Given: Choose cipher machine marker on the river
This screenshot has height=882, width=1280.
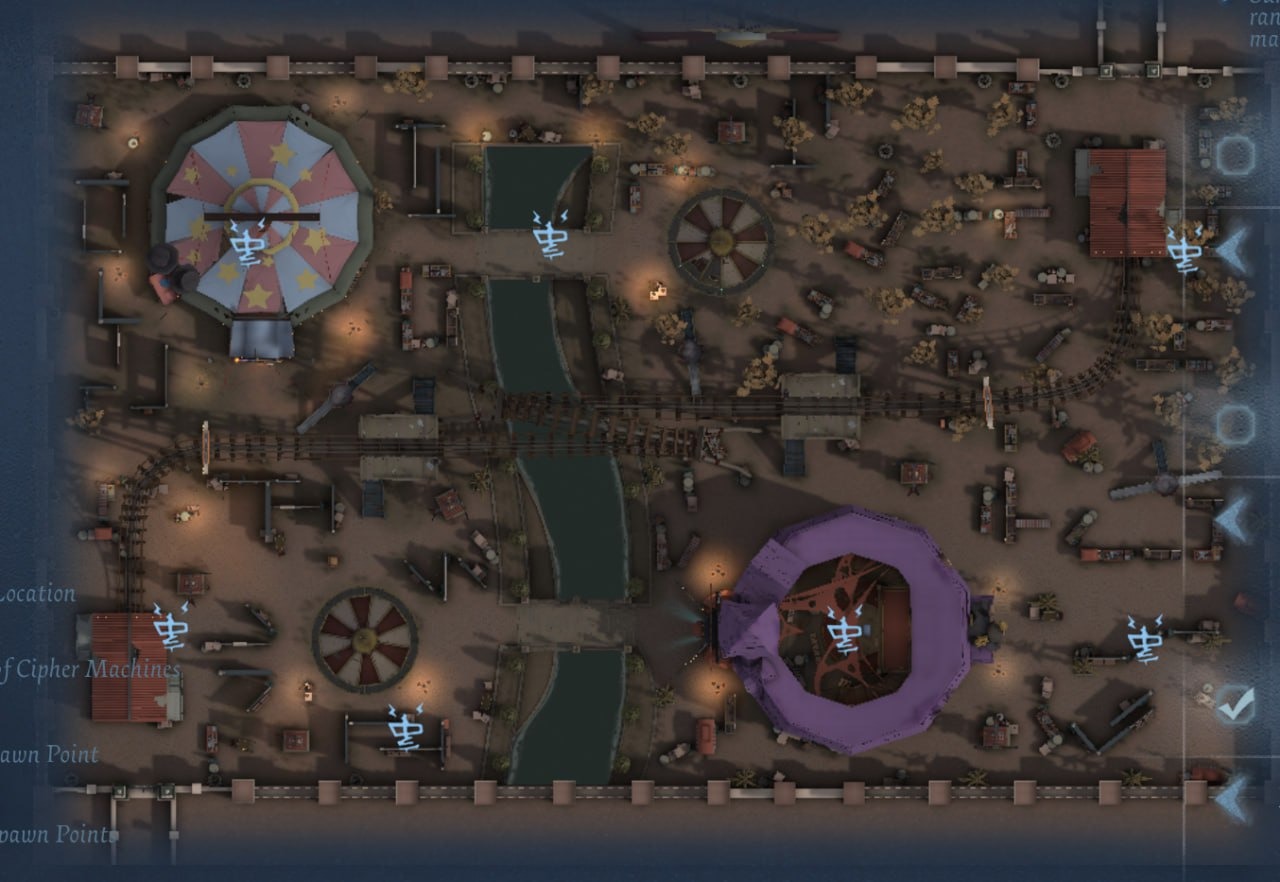Looking at the screenshot, I should 549,235.
